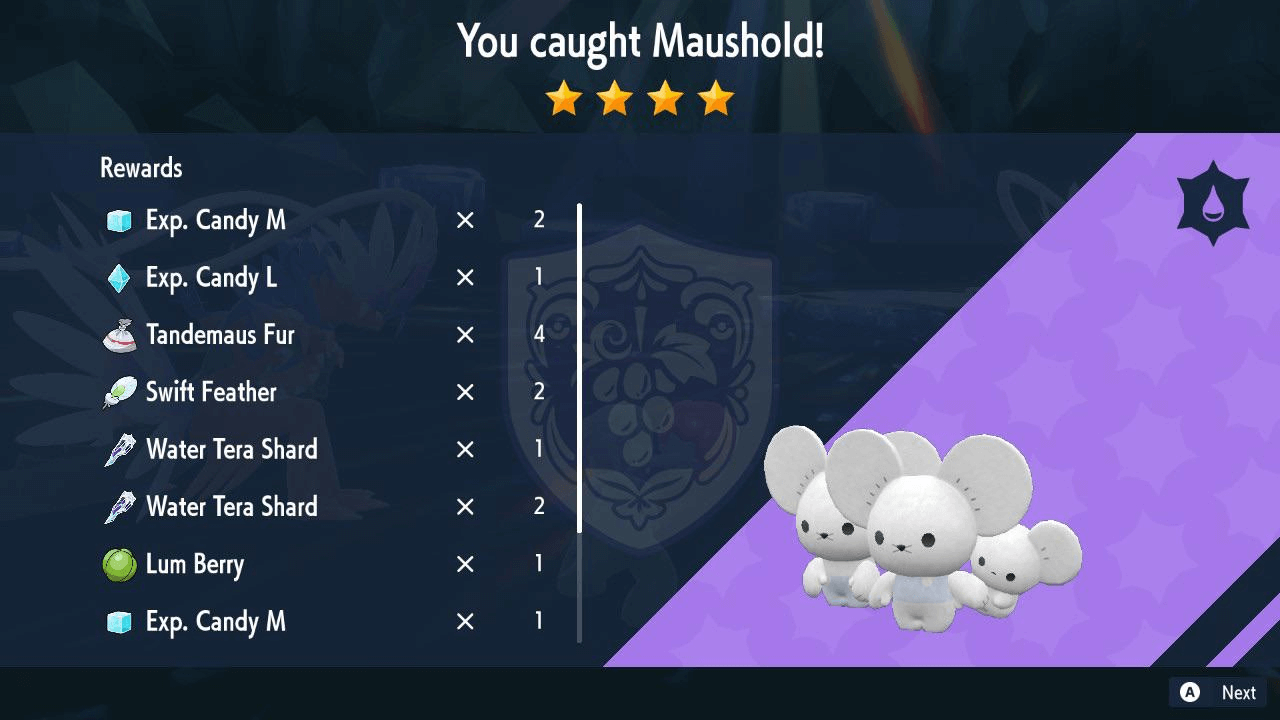Select the first Water Tera Shard icon
The width and height of the screenshot is (1280, 720).
[119, 449]
